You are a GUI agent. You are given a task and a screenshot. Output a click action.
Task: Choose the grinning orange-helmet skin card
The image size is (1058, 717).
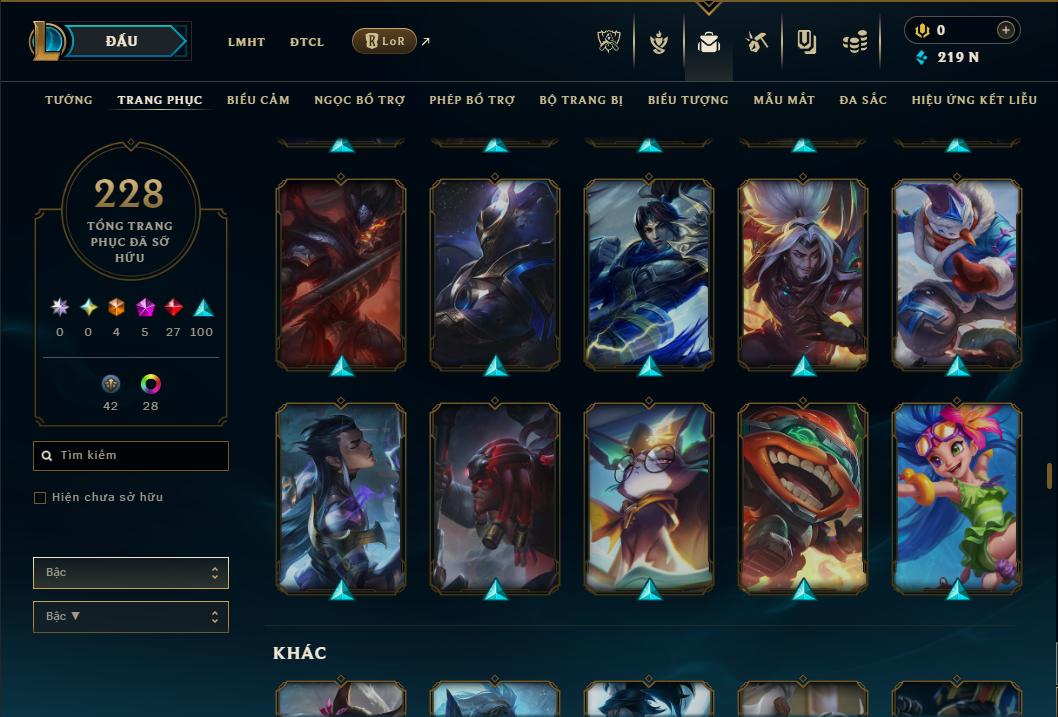803,496
